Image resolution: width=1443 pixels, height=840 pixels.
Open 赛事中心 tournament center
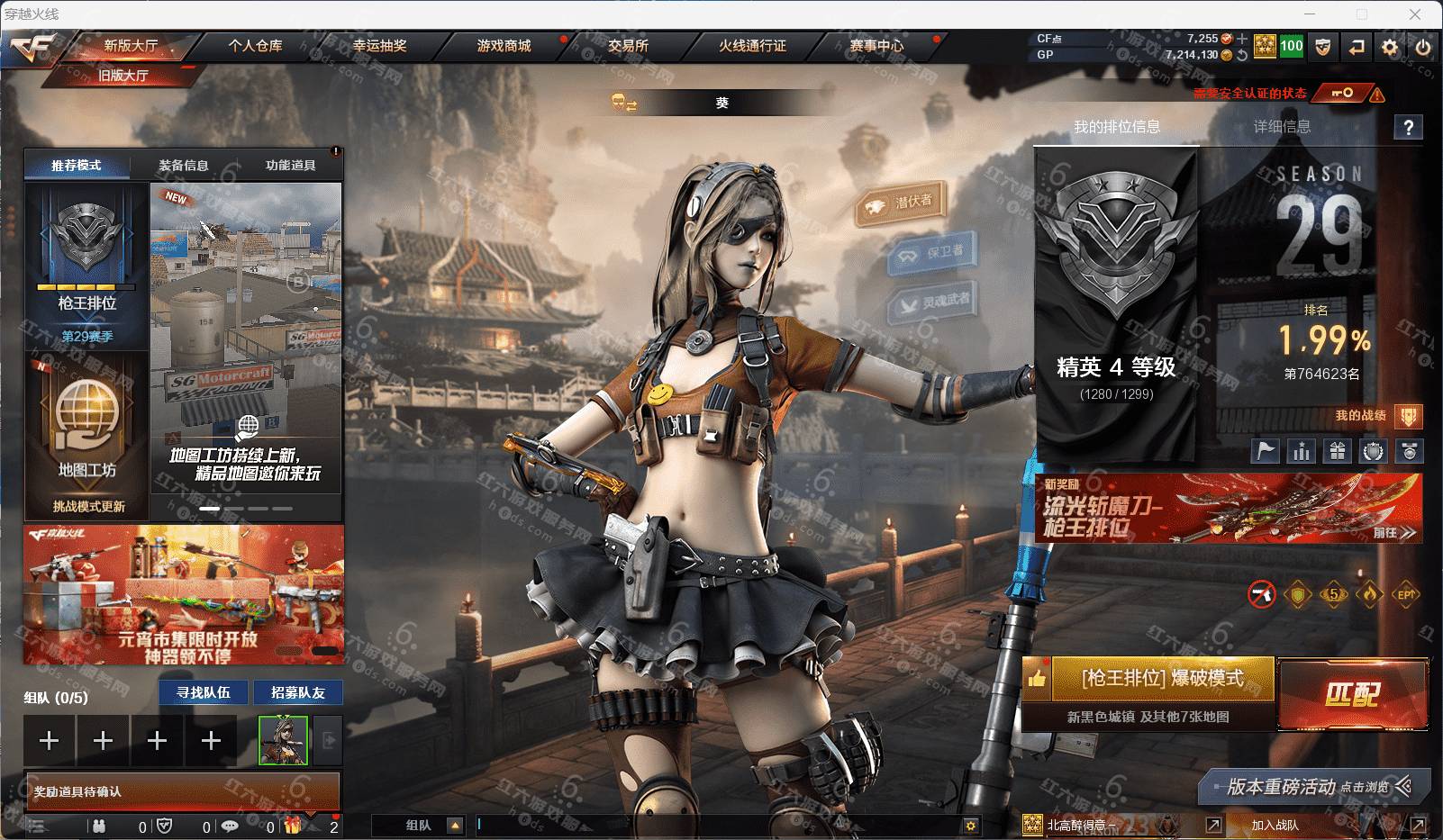tap(876, 45)
